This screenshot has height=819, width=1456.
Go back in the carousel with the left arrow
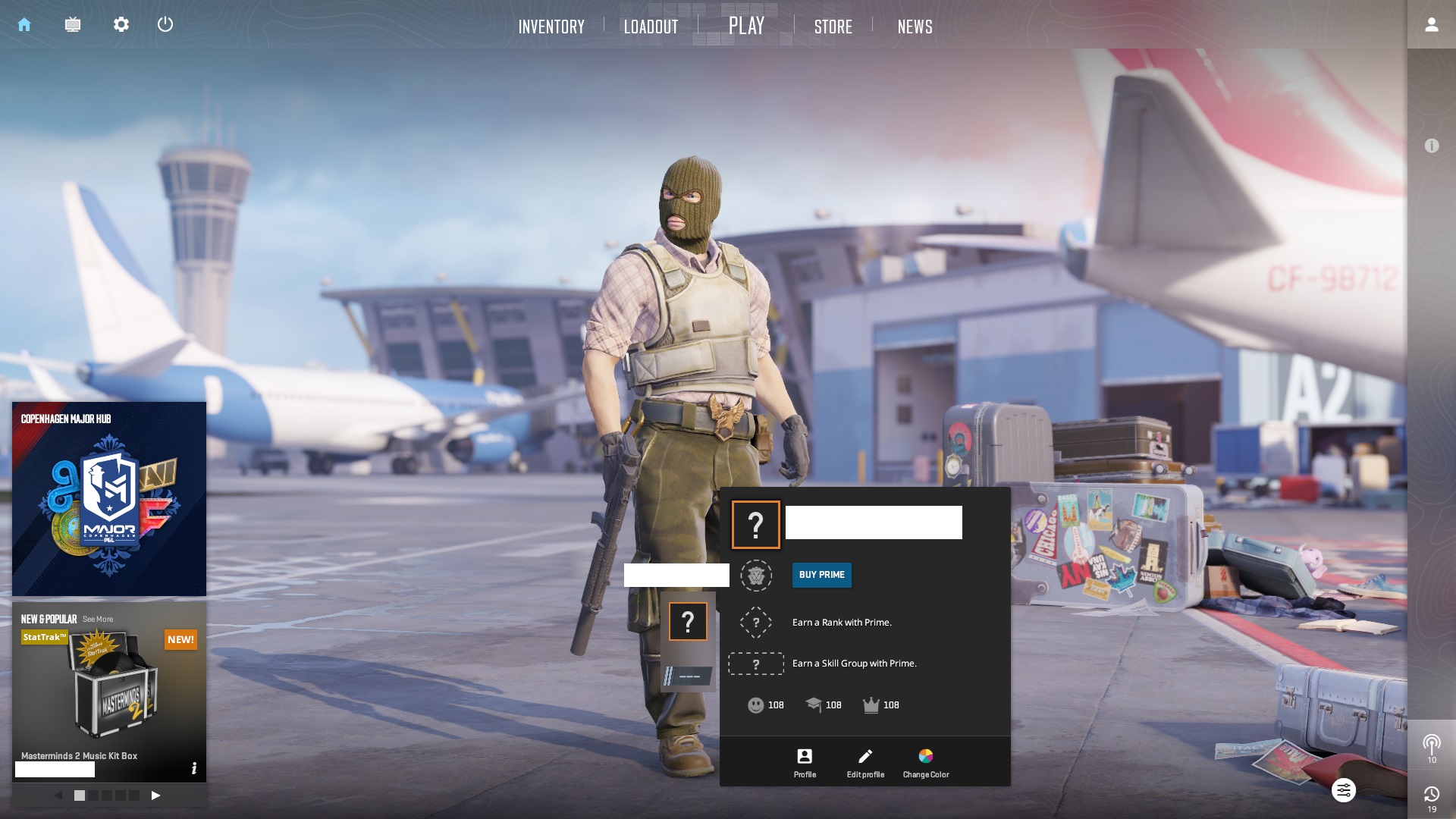(x=57, y=795)
